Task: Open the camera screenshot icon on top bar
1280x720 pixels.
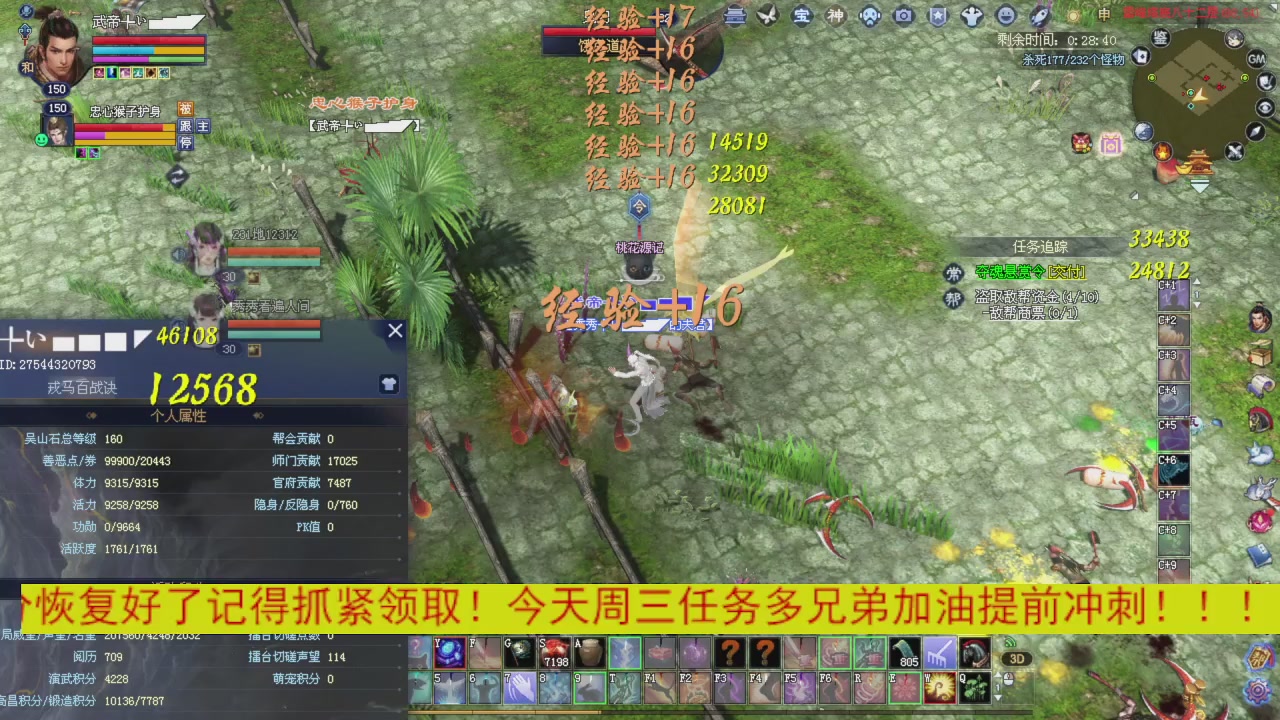Action: (903, 14)
